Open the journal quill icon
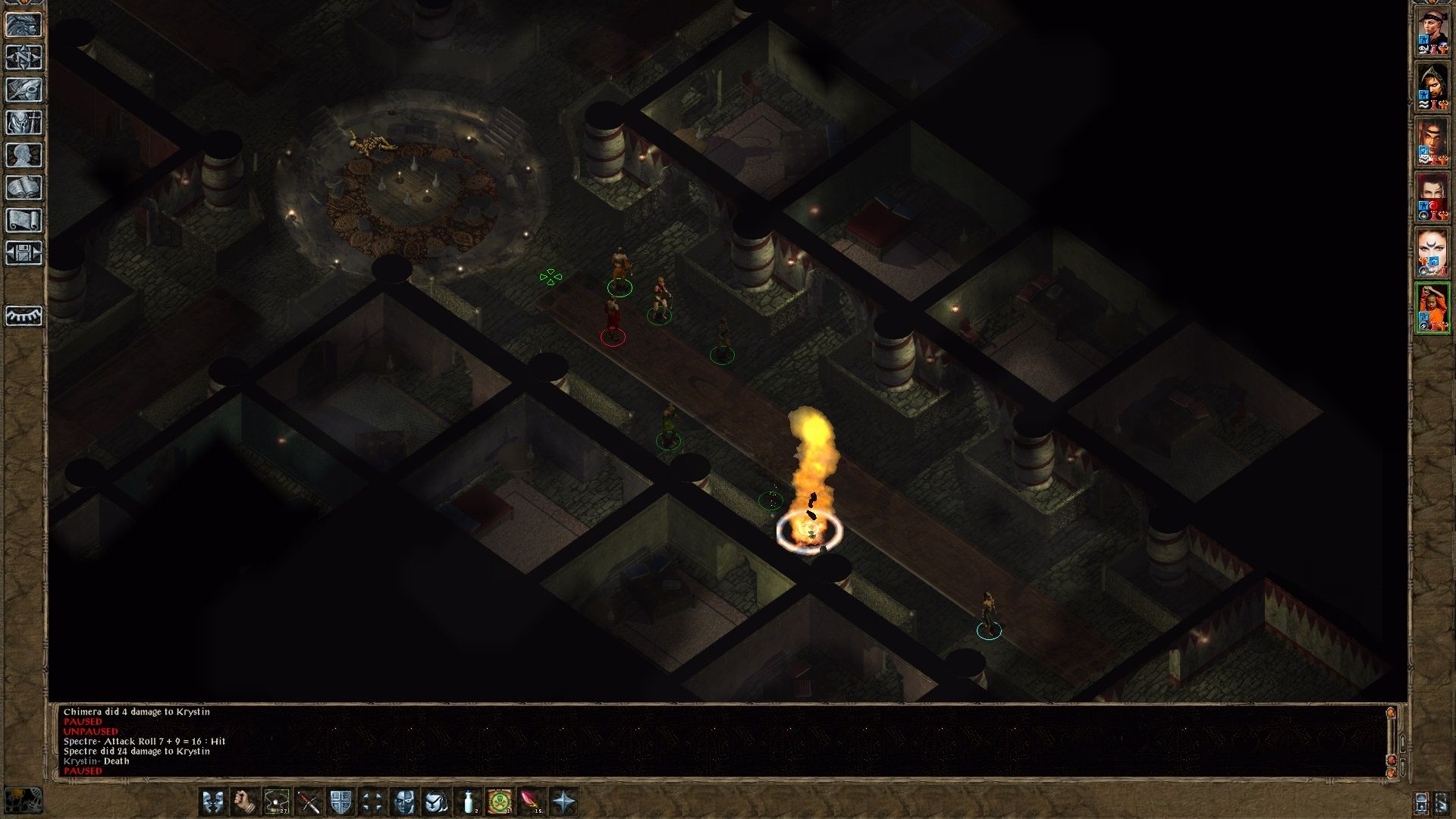Screen dimensions: 1456x819 [x=24, y=90]
